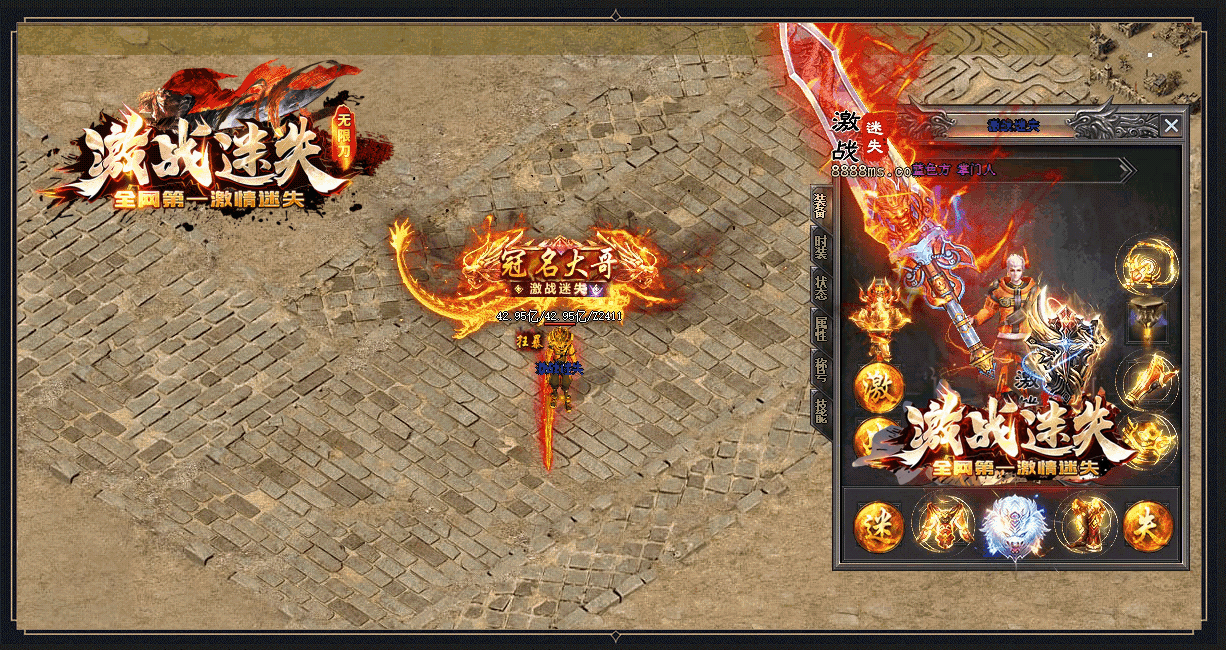Viewport: 1226px width, 650px height.
Task: Select the 属性 tab
Action: coord(821,327)
